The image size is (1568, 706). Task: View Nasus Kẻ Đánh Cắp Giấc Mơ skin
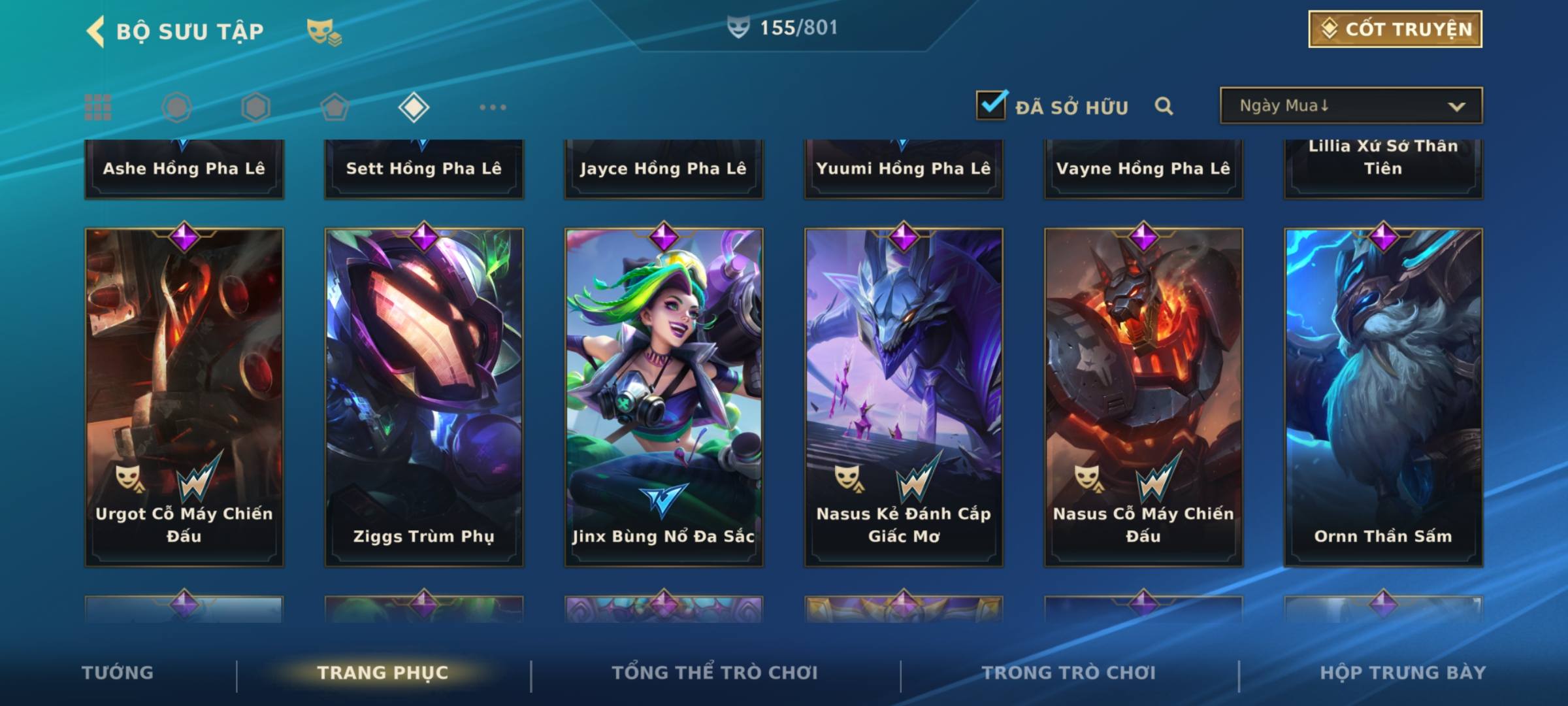(904, 396)
